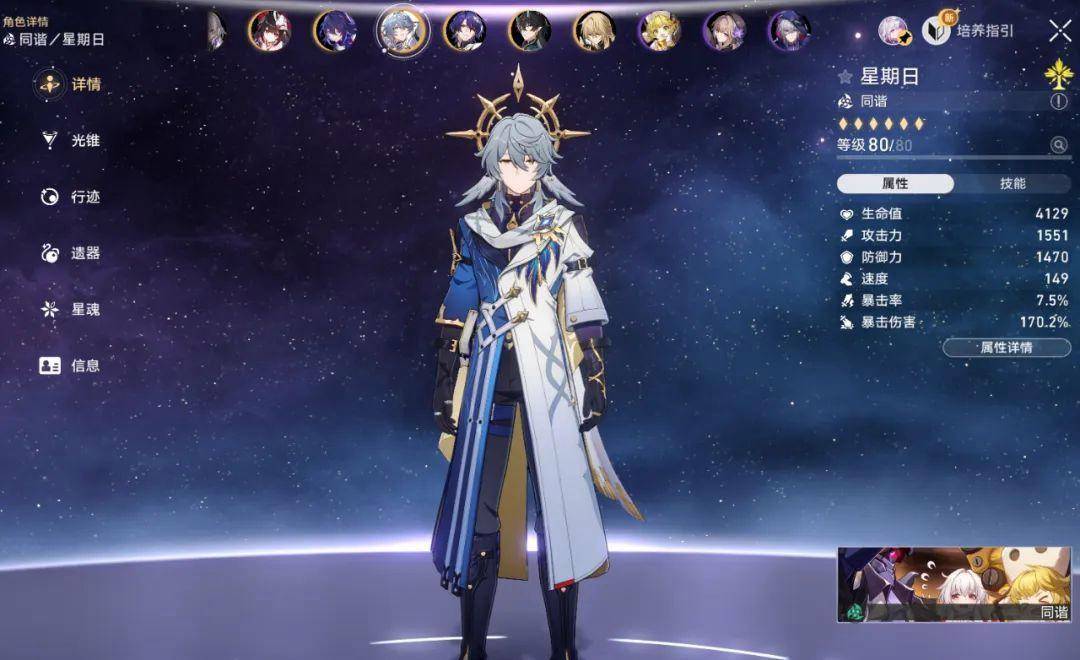Open the 行迹 (Traces) menu entry

coord(70,197)
